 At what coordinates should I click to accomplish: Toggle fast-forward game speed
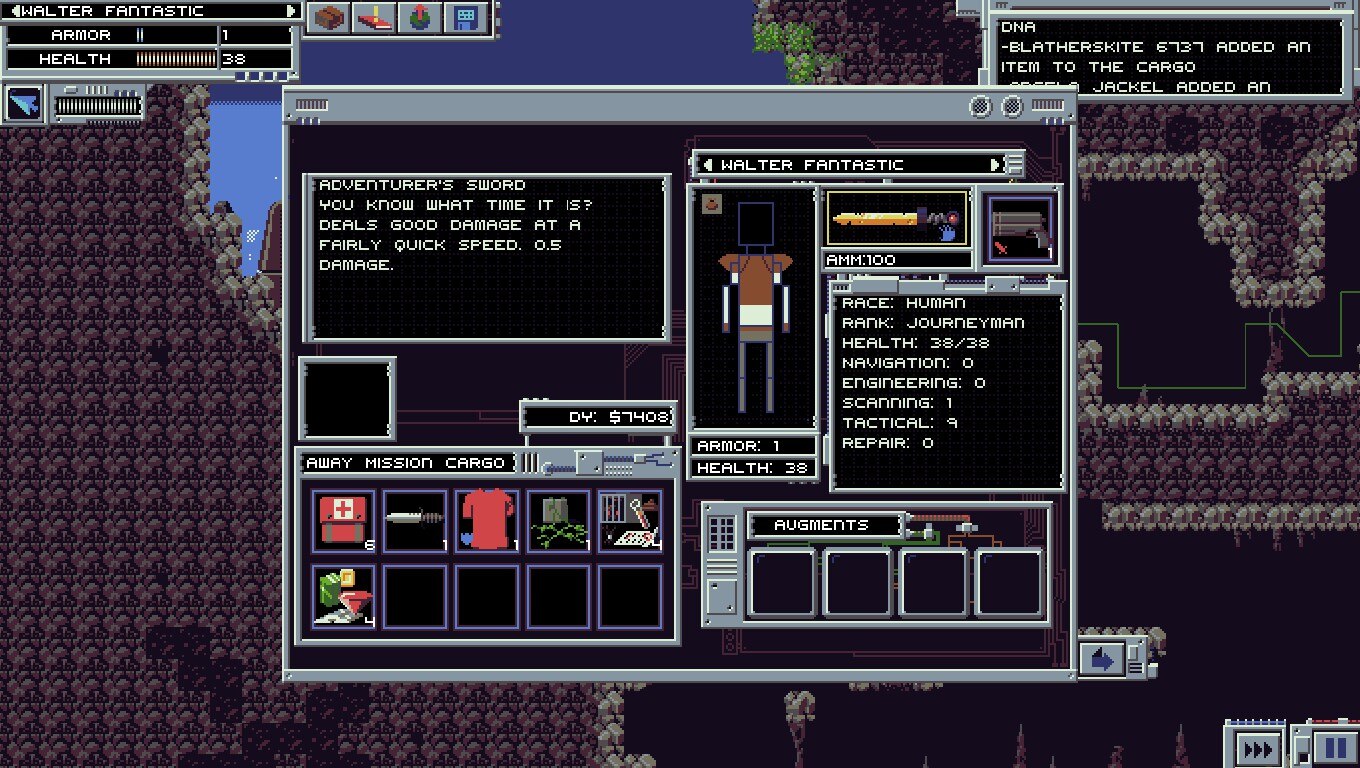coord(1255,749)
